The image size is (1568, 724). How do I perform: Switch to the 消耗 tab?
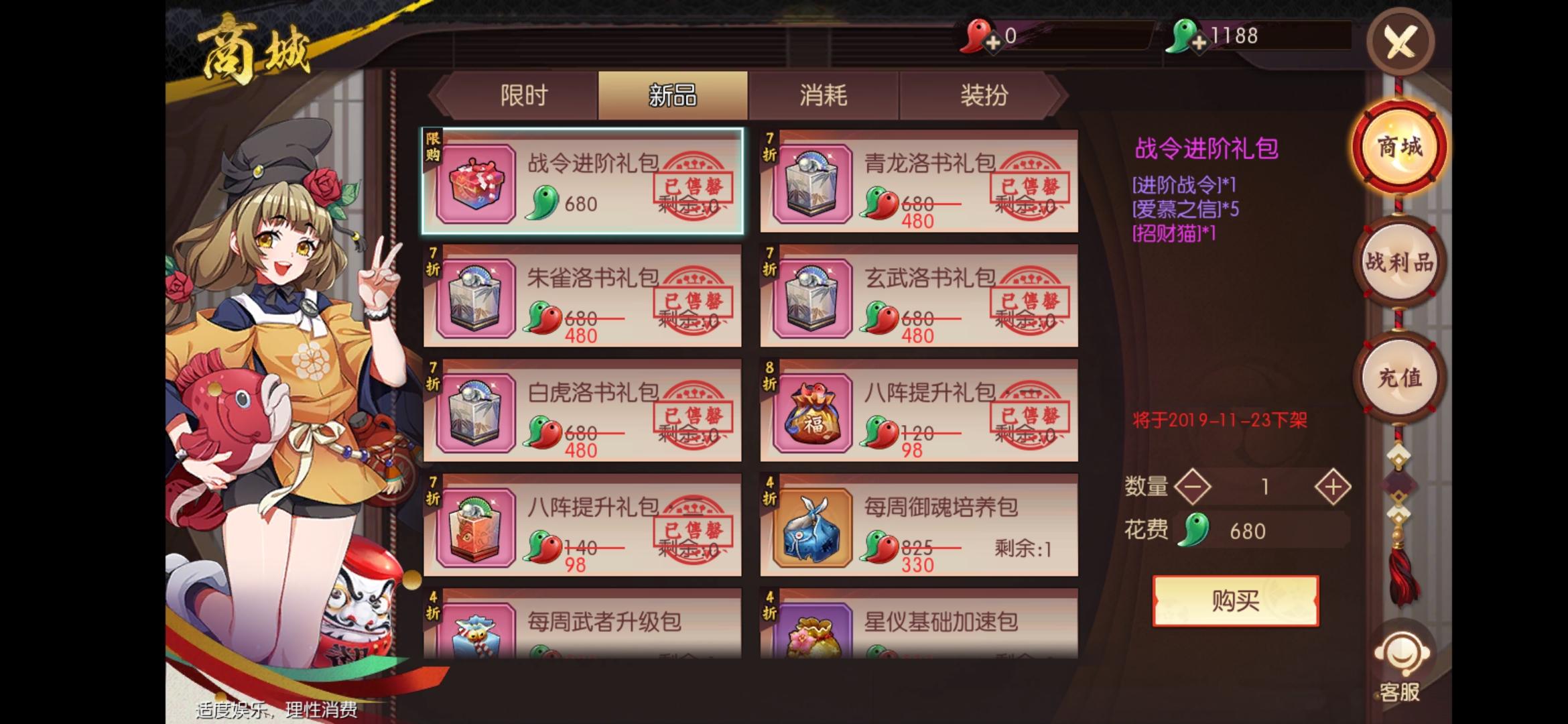pyautogui.click(x=824, y=96)
